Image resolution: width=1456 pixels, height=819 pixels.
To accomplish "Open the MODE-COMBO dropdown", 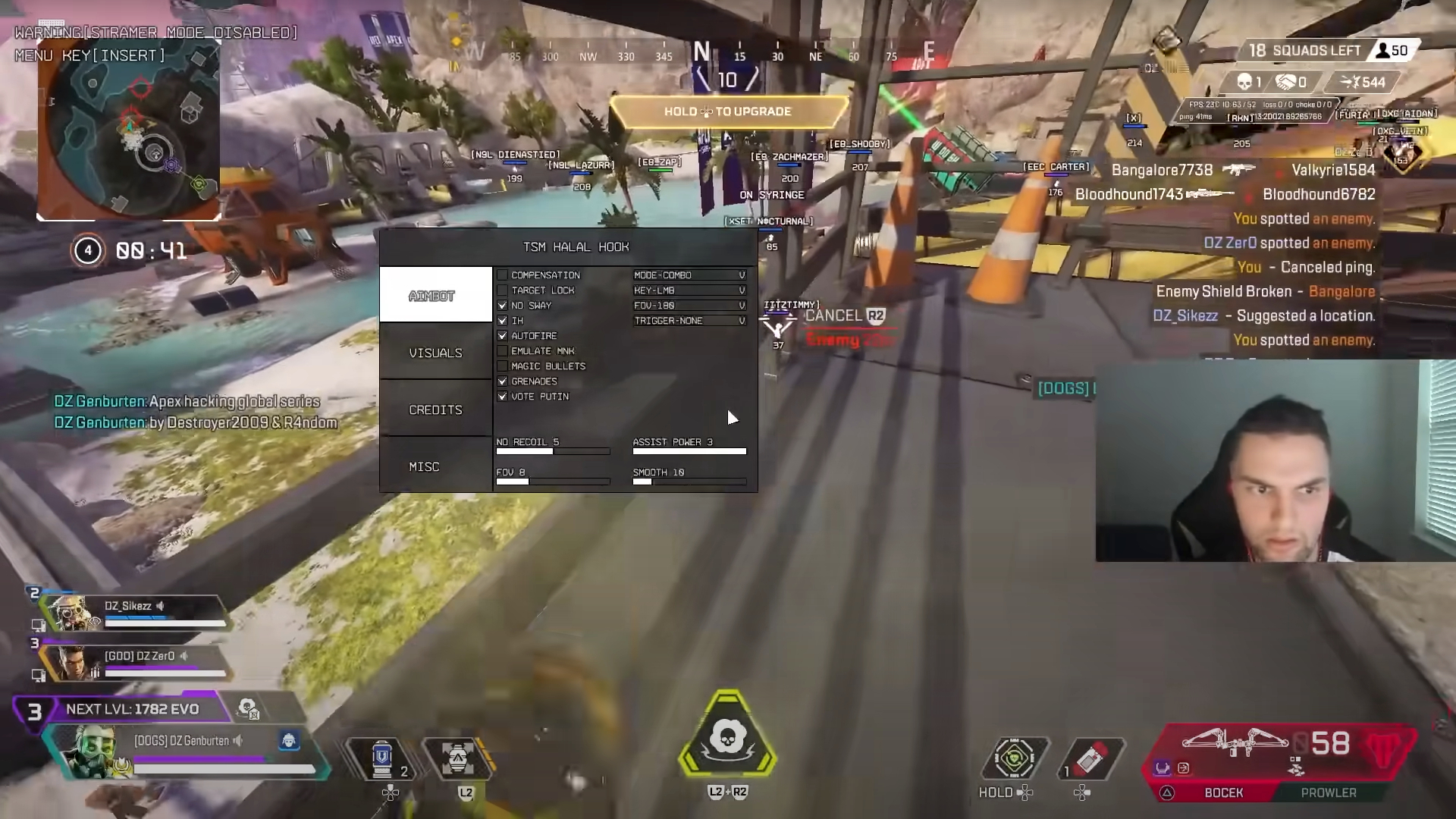I will pos(689,275).
